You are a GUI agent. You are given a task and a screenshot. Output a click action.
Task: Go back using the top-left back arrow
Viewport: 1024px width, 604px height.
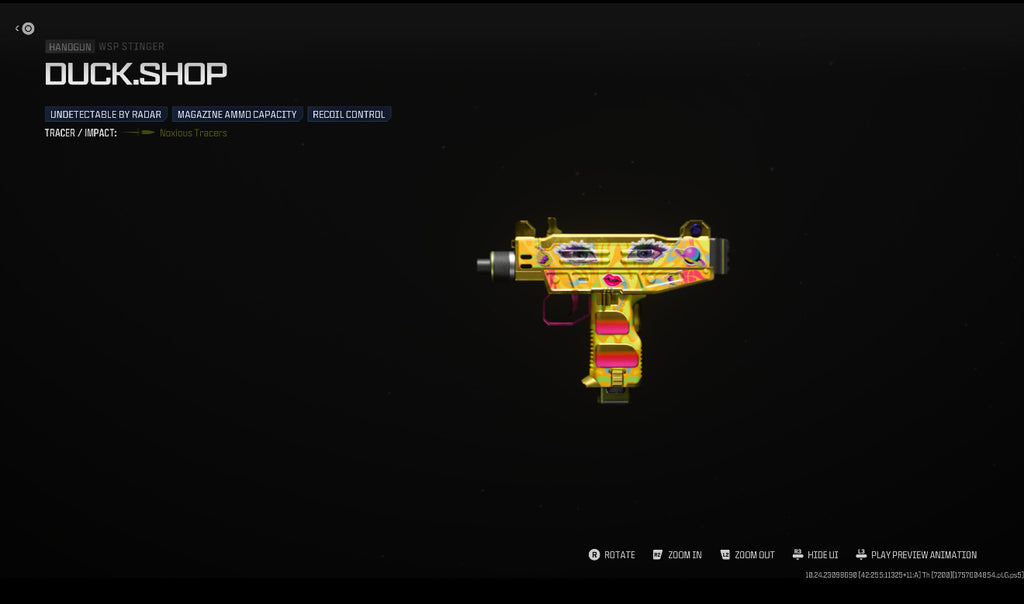click(26, 29)
